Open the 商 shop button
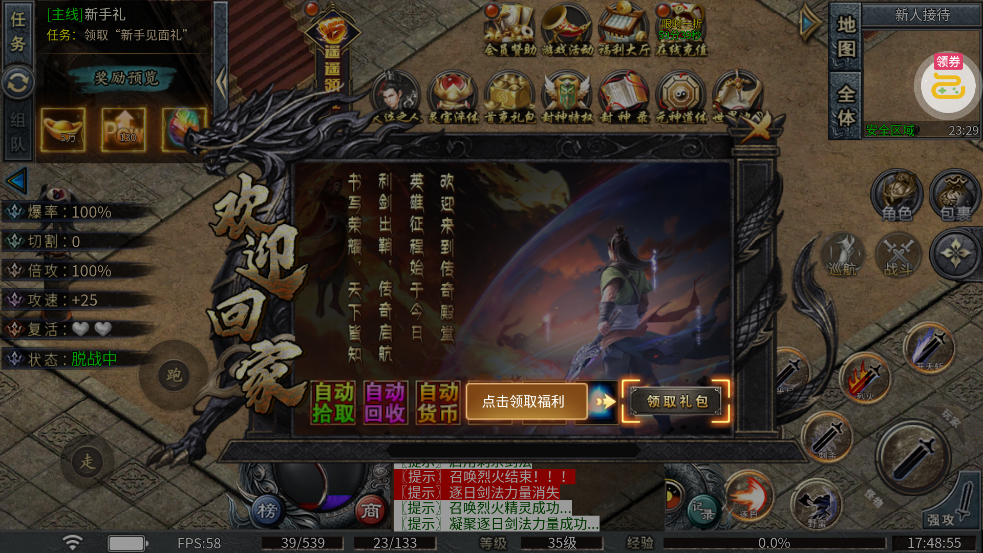The width and height of the screenshot is (983, 553). pos(372,507)
